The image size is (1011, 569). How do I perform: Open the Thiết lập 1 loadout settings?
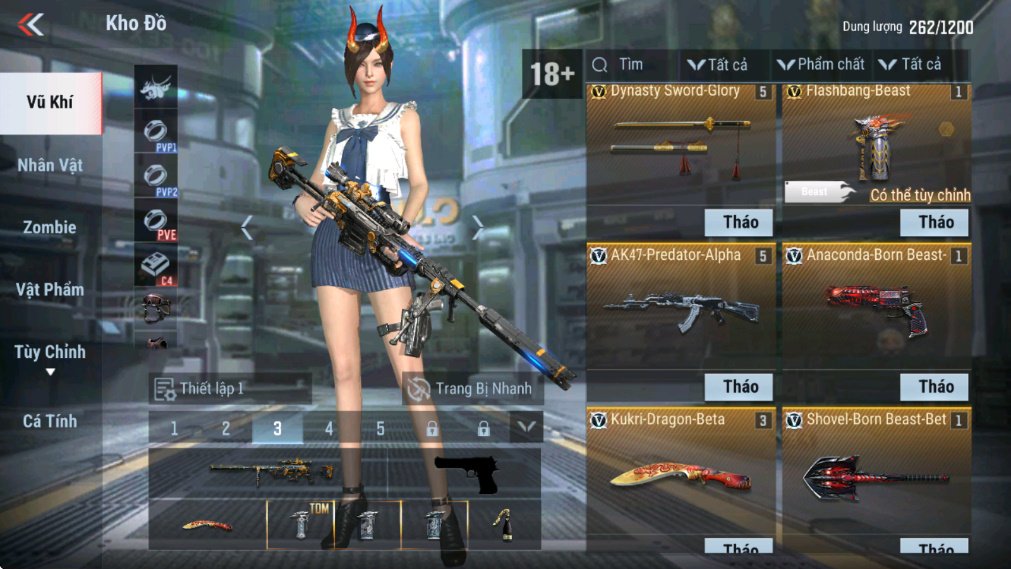click(230, 389)
